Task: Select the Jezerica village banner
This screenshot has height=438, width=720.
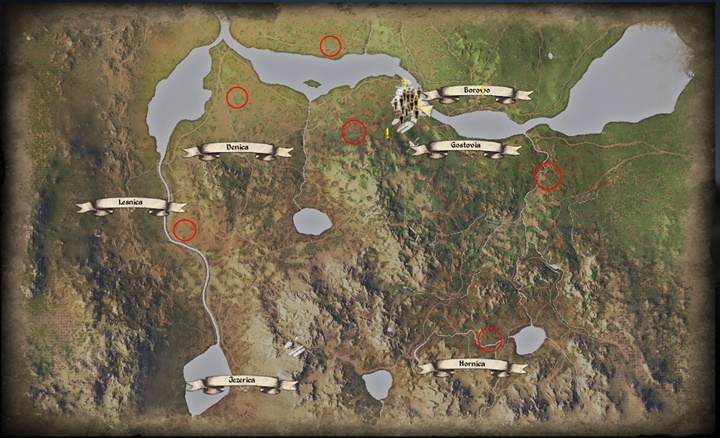Action: tap(241, 382)
